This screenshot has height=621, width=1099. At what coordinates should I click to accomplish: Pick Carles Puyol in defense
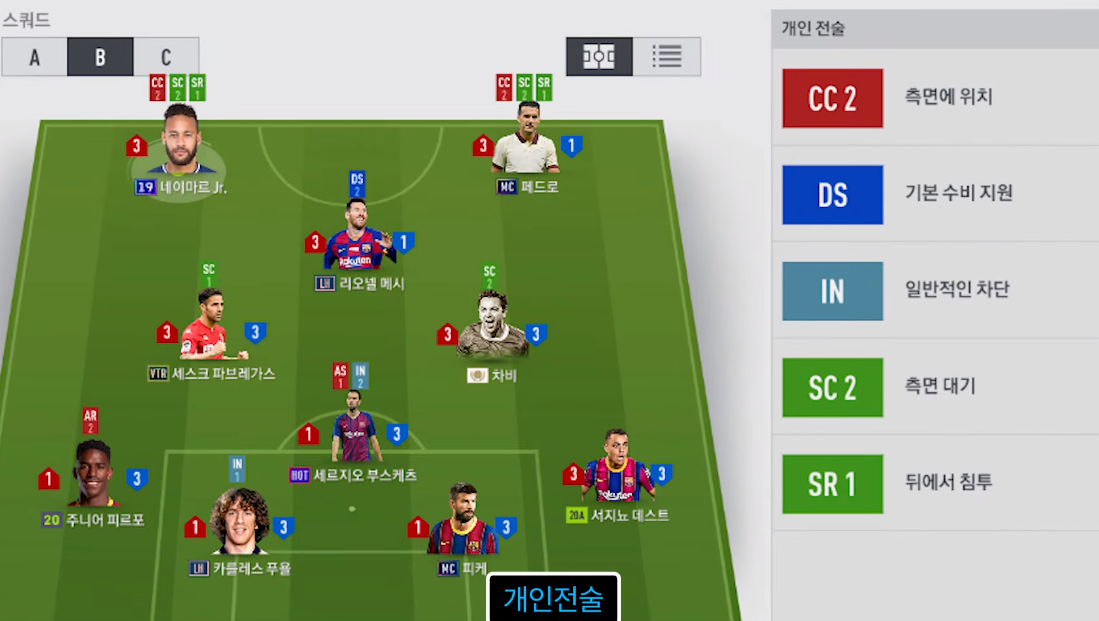tap(239, 524)
